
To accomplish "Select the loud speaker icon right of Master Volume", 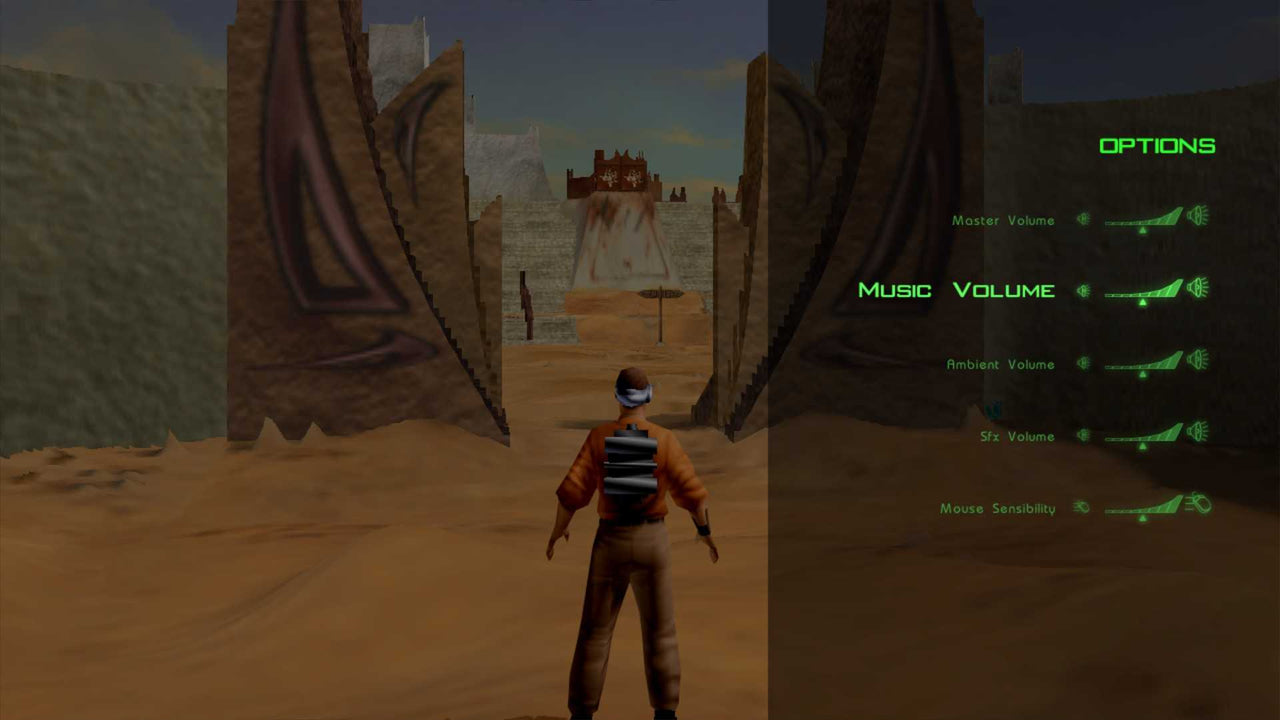I will [1198, 218].
